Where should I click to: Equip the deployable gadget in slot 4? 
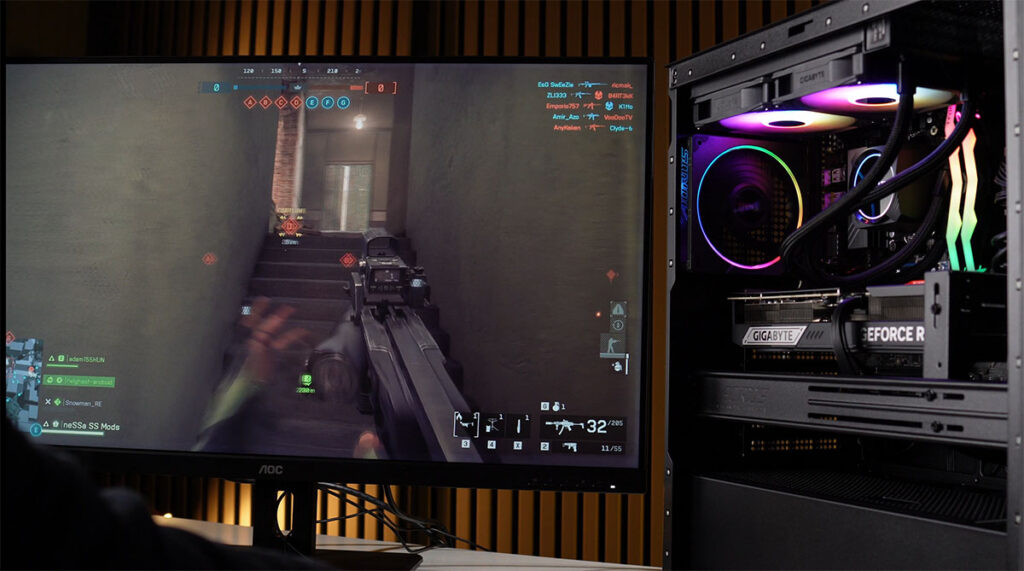pyautogui.click(x=492, y=424)
